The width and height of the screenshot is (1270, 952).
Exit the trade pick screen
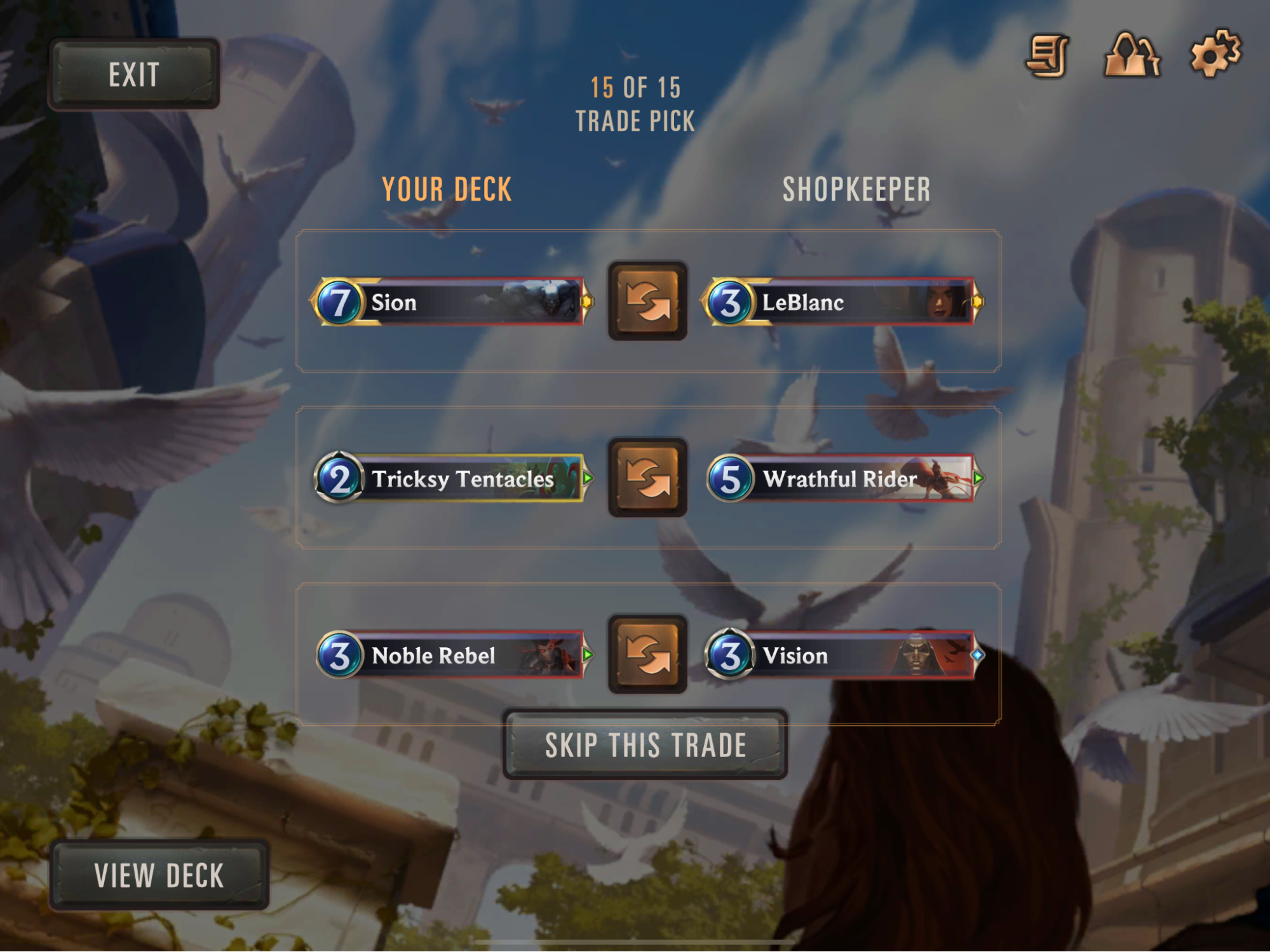(133, 74)
